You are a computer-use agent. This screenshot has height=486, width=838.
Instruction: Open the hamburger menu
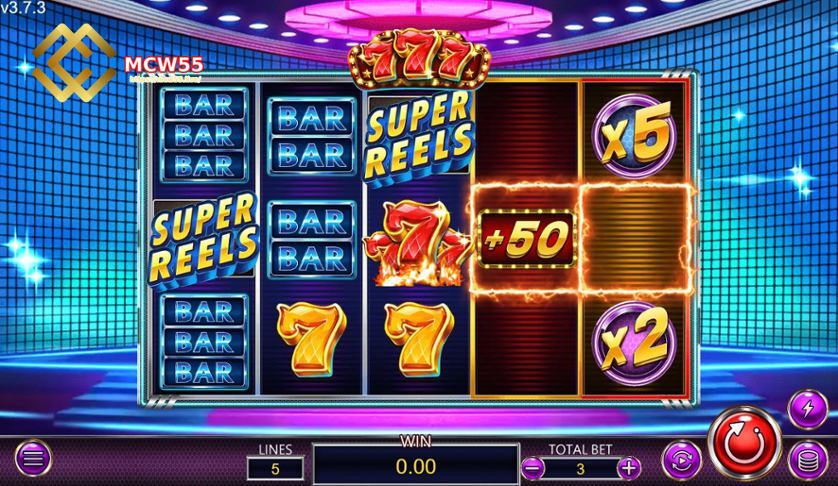click(x=32, y=462)
